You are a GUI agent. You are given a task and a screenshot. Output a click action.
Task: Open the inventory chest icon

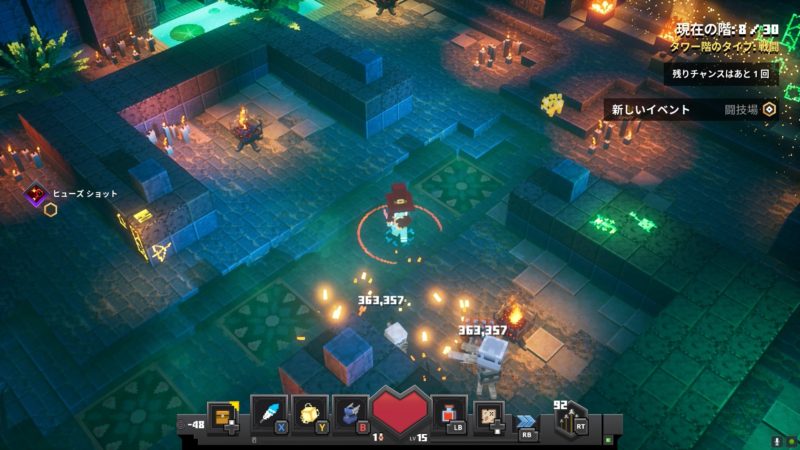pos(222,413)
